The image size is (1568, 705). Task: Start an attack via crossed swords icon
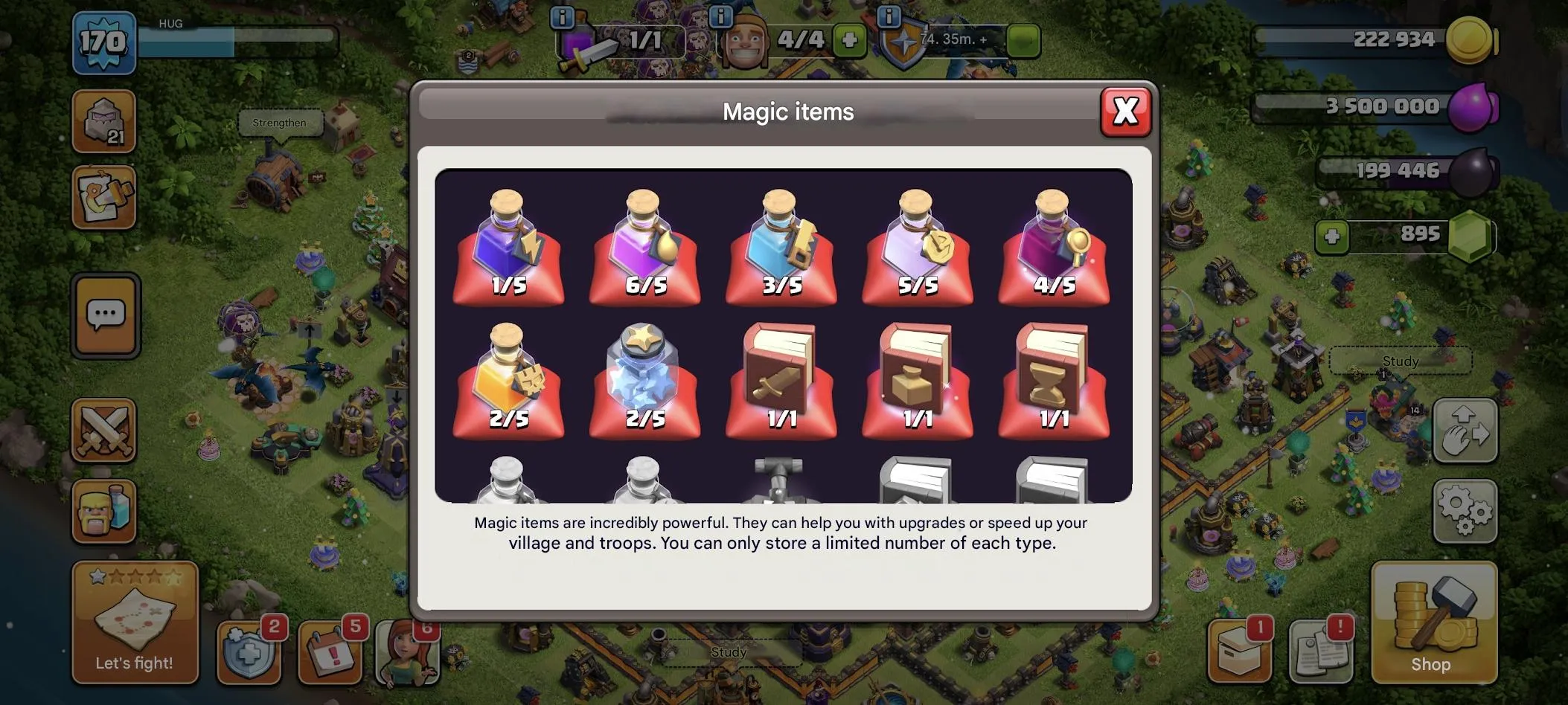(x=105, y=430)
